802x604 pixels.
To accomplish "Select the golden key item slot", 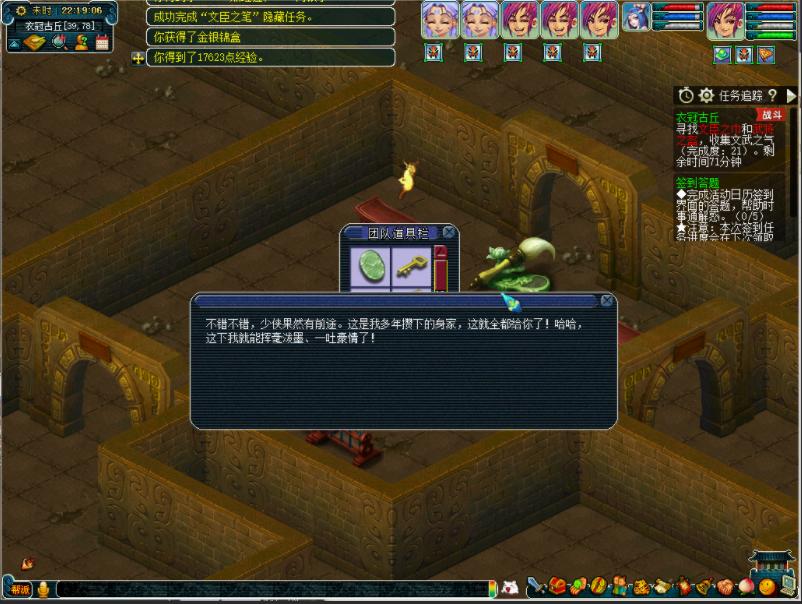I will [x=407, y=265].
